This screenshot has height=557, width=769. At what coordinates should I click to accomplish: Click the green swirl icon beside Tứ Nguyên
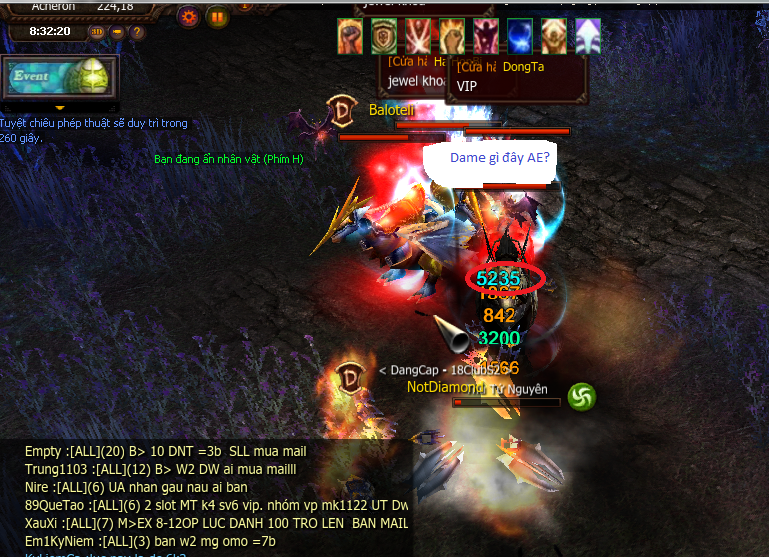(x=582, y=397)
